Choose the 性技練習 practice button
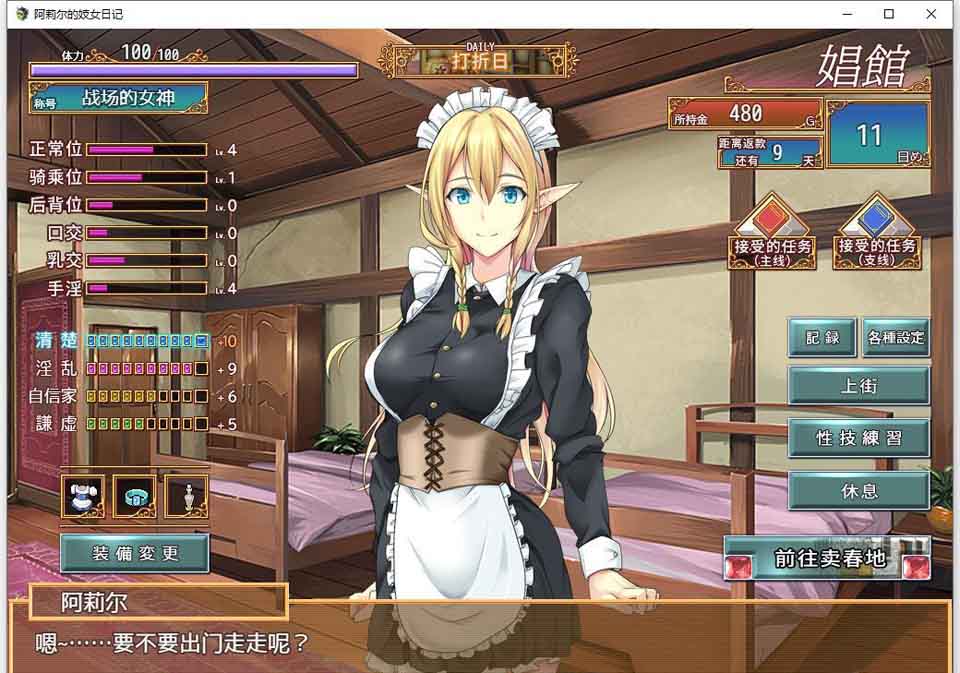960x673 pixels. pos(859,438)
